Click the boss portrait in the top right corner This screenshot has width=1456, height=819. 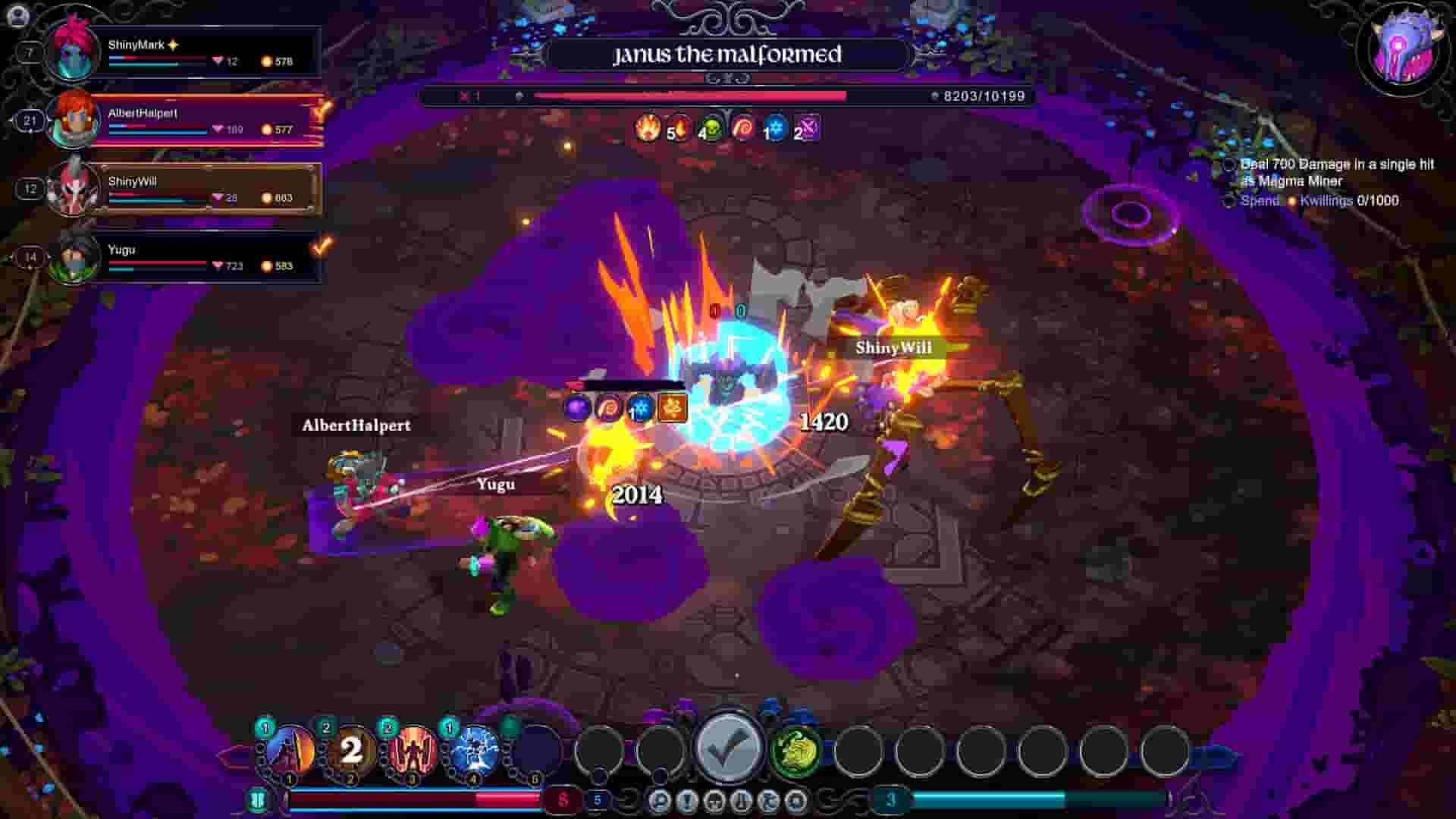1404,49
